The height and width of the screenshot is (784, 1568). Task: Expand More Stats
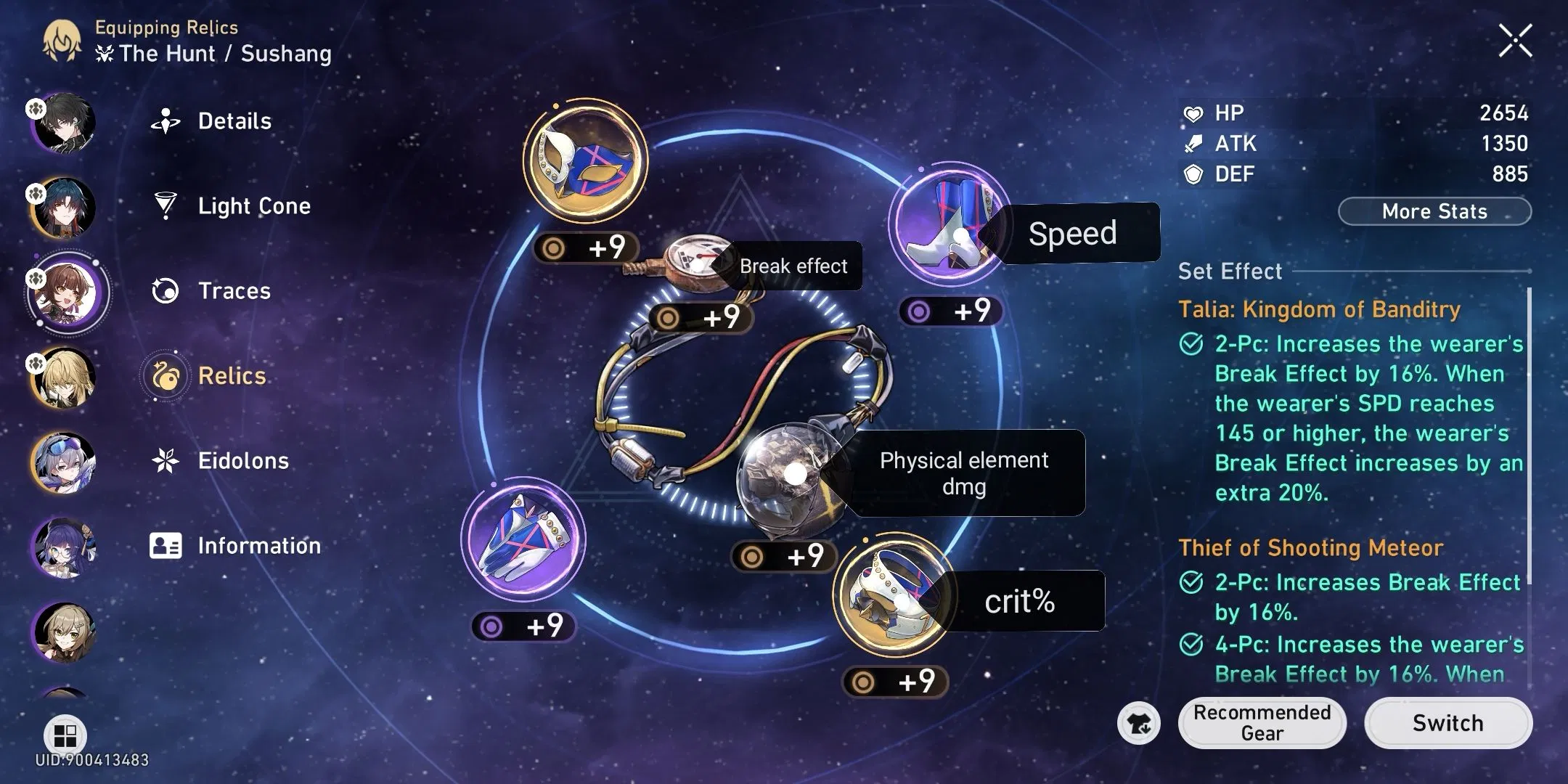(x=1434, y=211)
